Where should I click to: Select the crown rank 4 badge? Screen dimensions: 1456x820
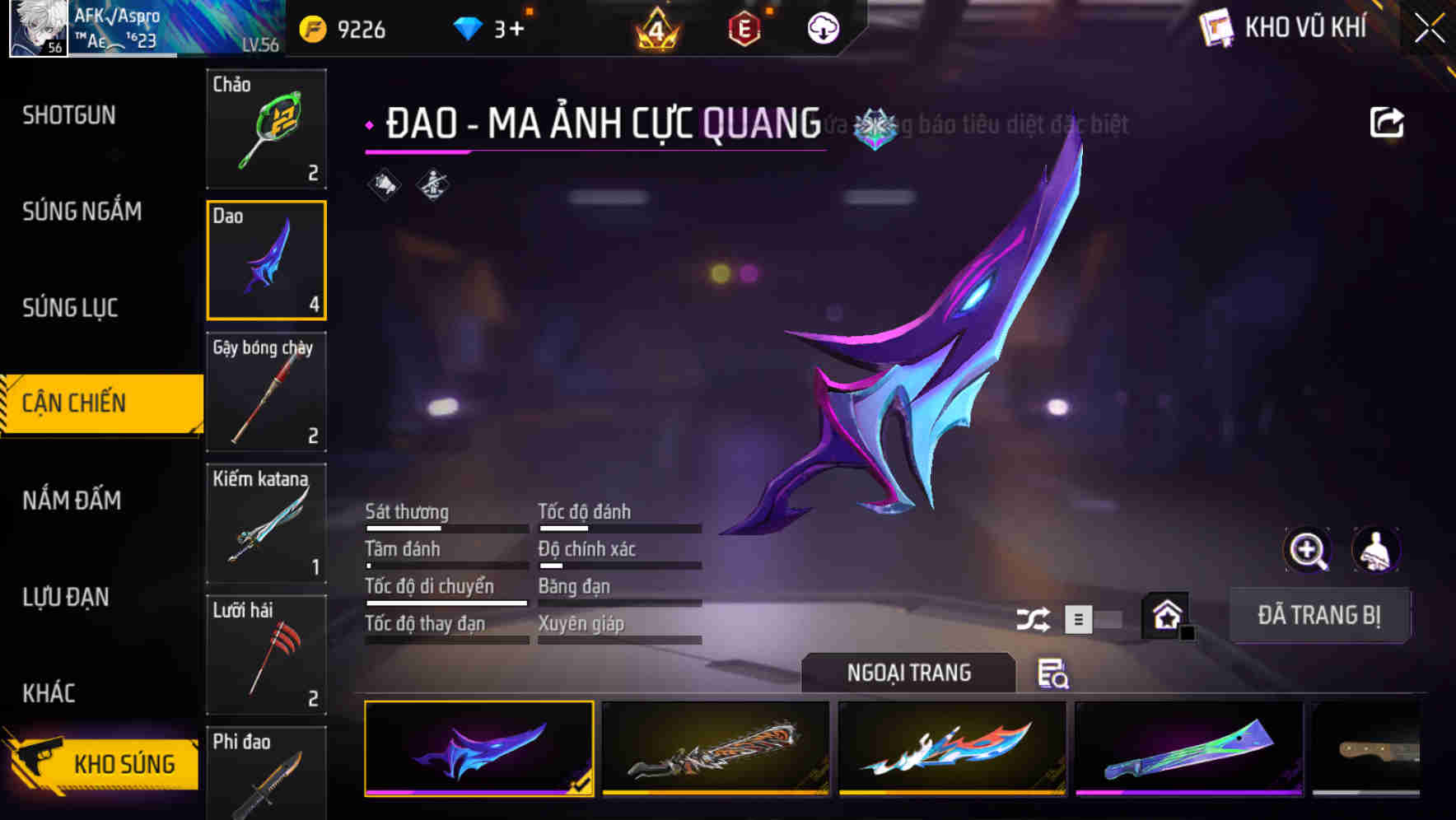point(656,28)
